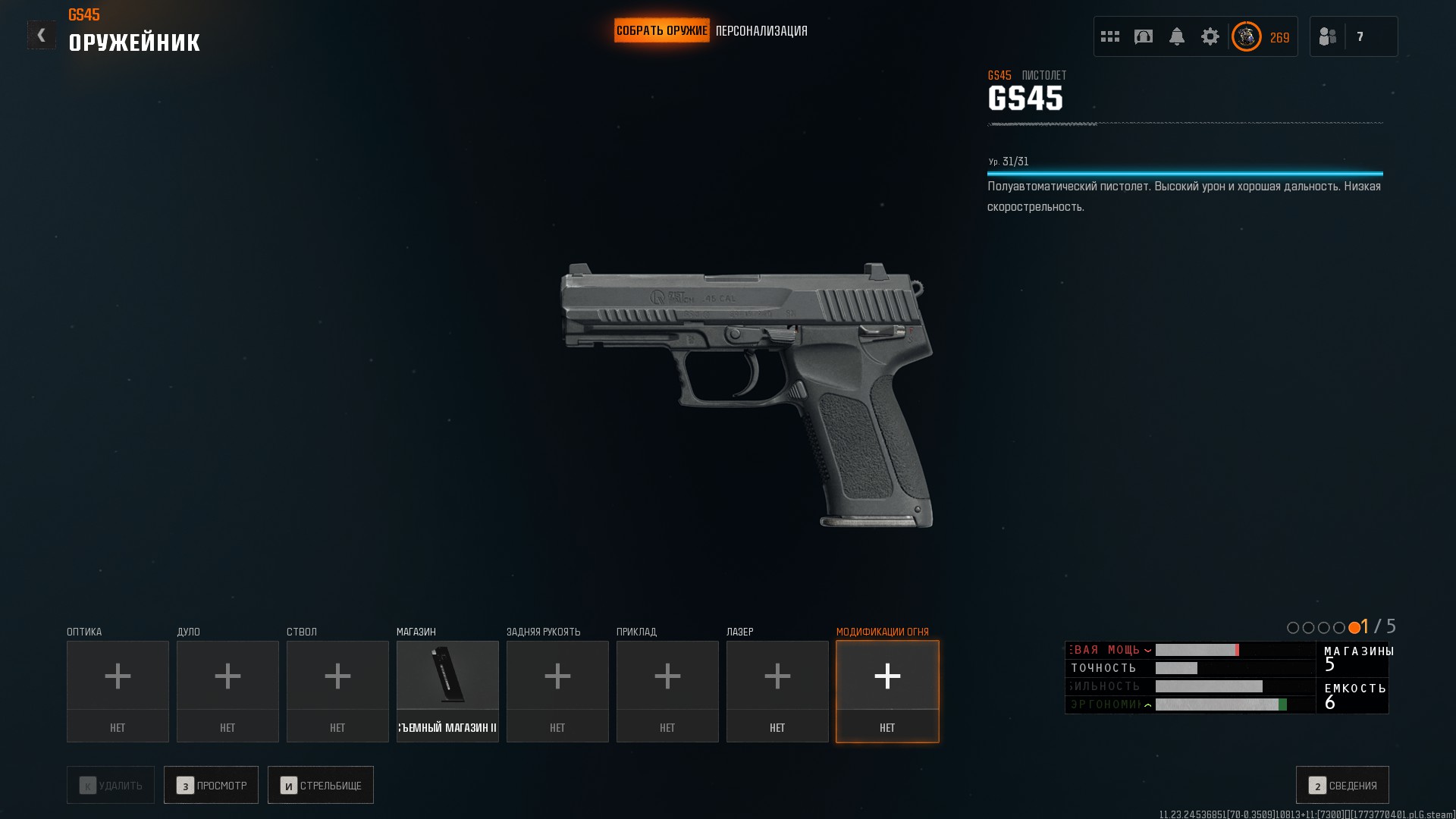
Task: Open the Магазин slot with the equipped magazine
Action: 447,691
